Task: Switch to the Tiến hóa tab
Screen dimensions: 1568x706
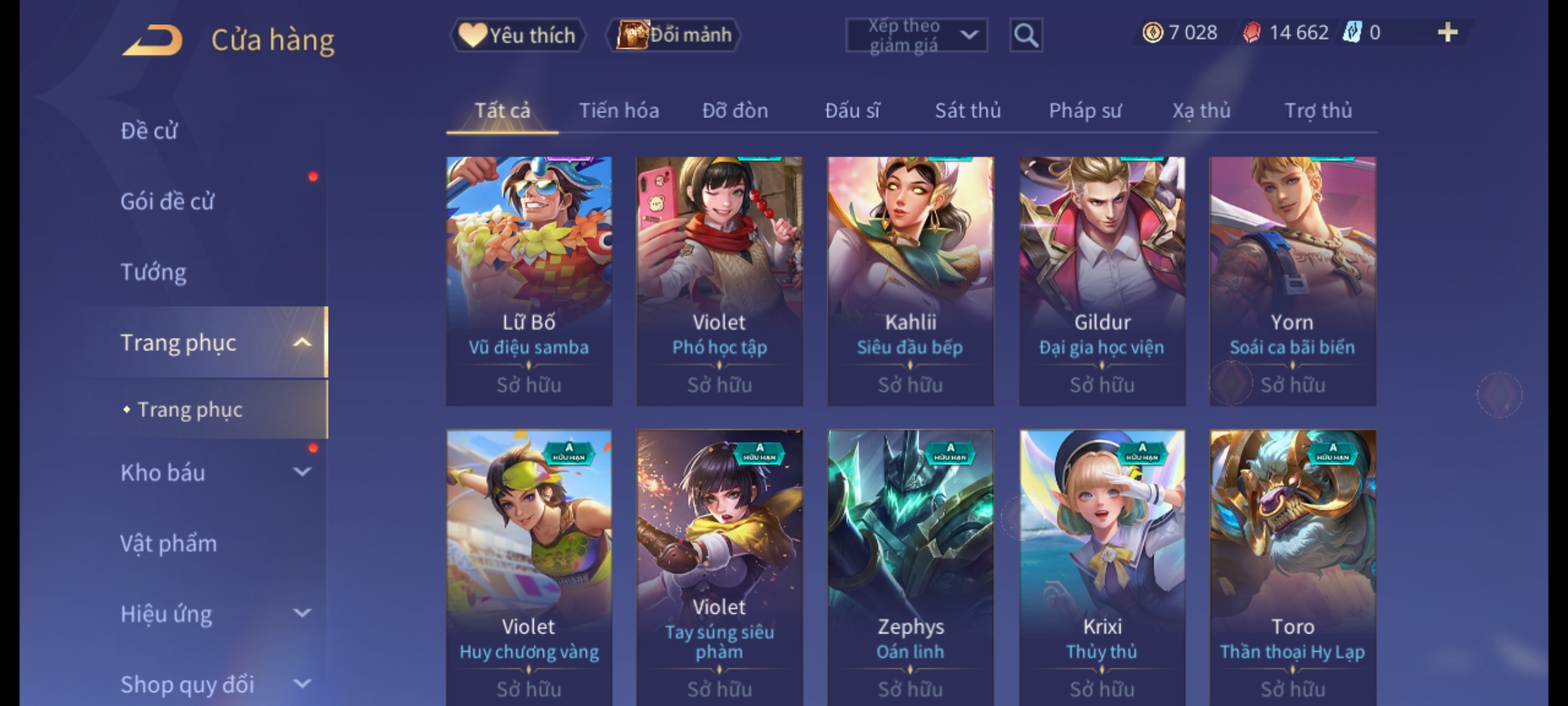Action: click(x=619, y=110)
